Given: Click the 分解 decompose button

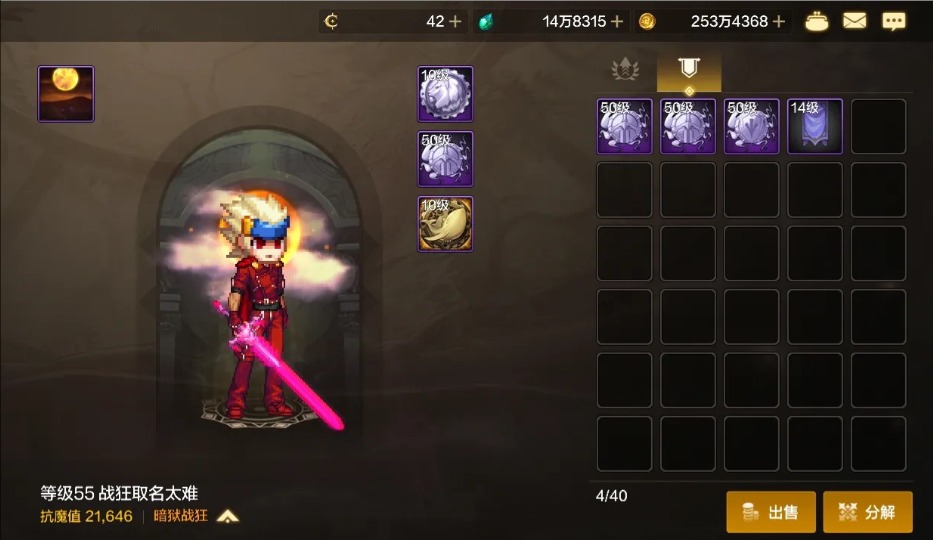Looking at the screenshot, I should click(x=867, y=512).
